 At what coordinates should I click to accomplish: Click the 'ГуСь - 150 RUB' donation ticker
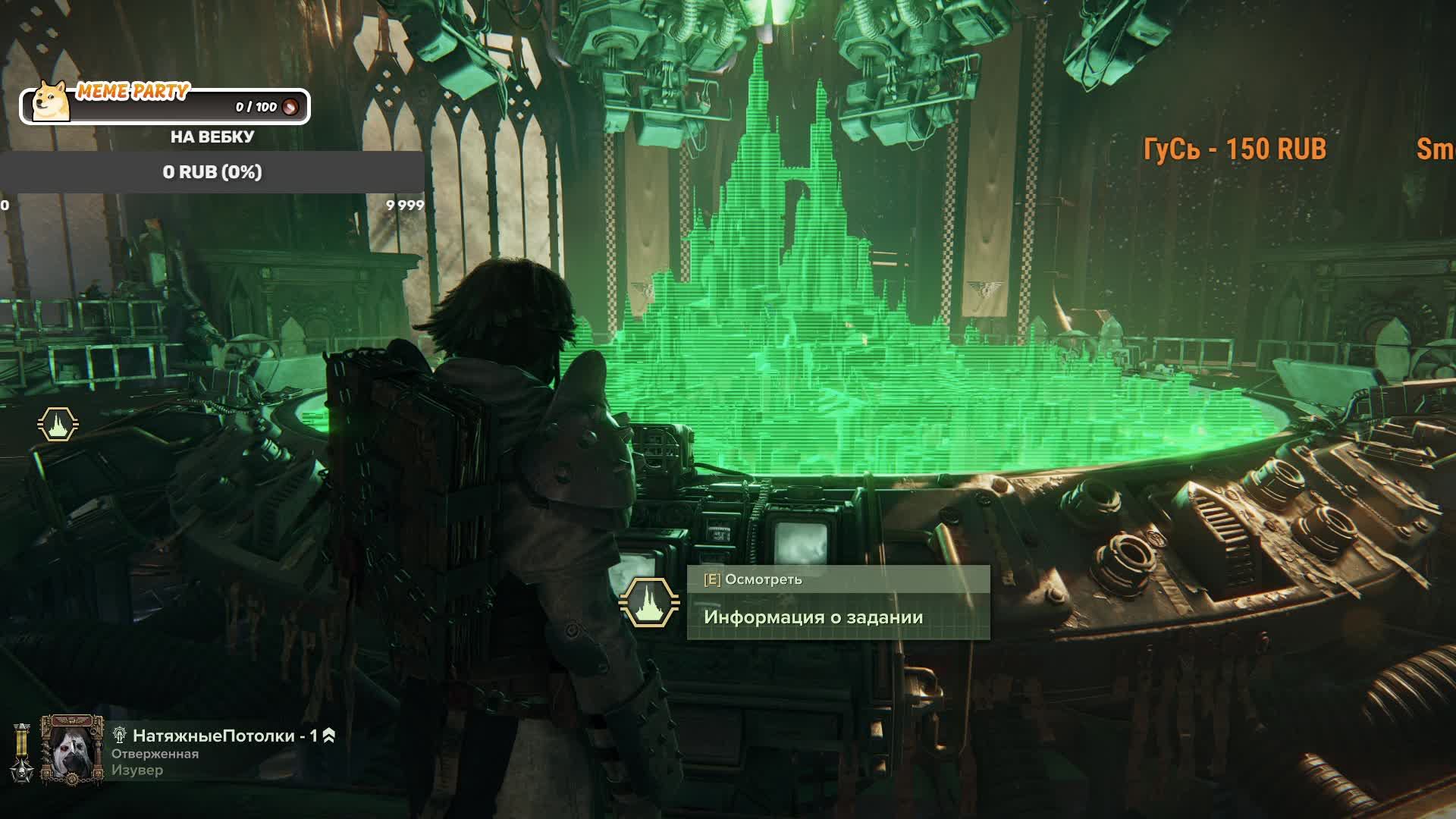point(1235,149)
